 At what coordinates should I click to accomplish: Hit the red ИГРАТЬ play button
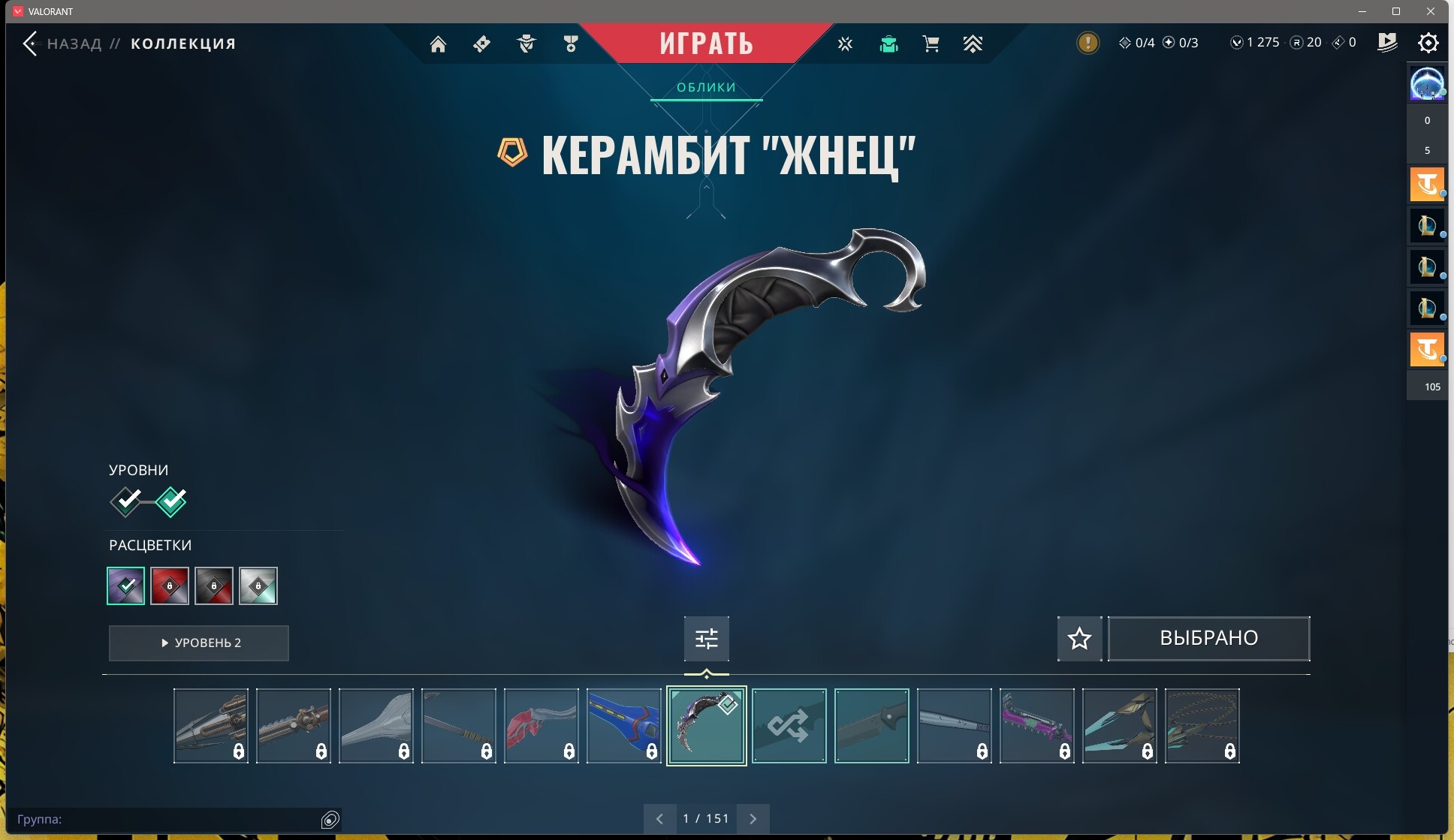point(706,44)
